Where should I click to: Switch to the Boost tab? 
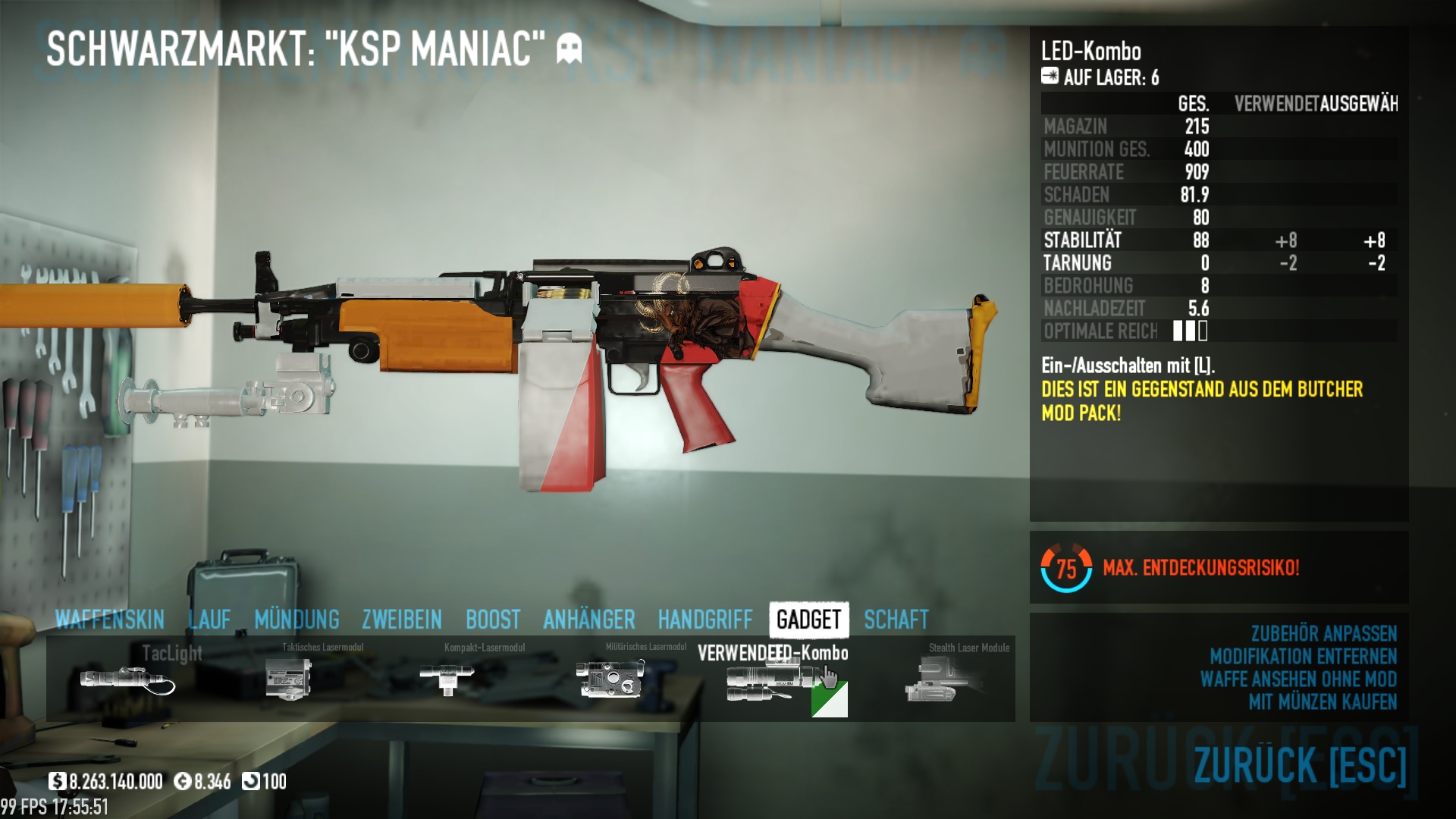pyautogui.click(x=493, y=620)
